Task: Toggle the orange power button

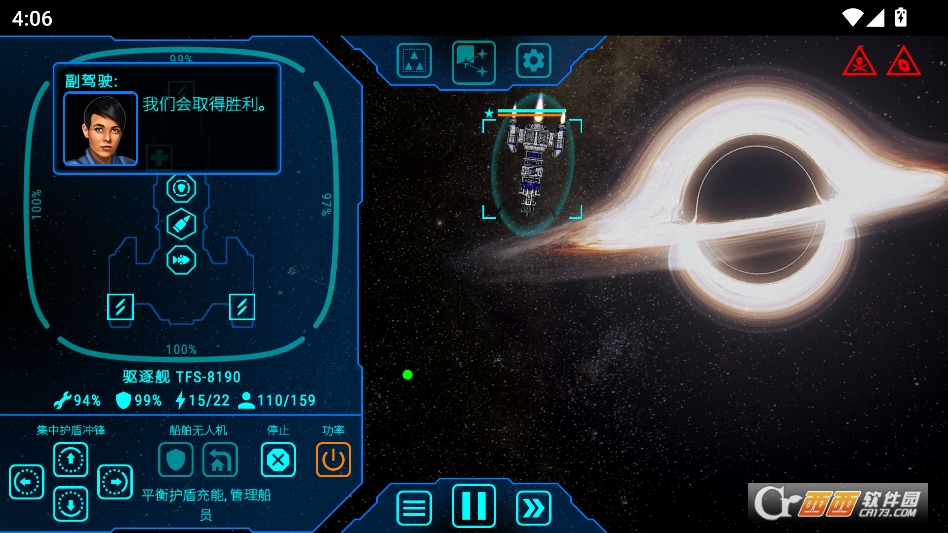Action: coord(334,460)
